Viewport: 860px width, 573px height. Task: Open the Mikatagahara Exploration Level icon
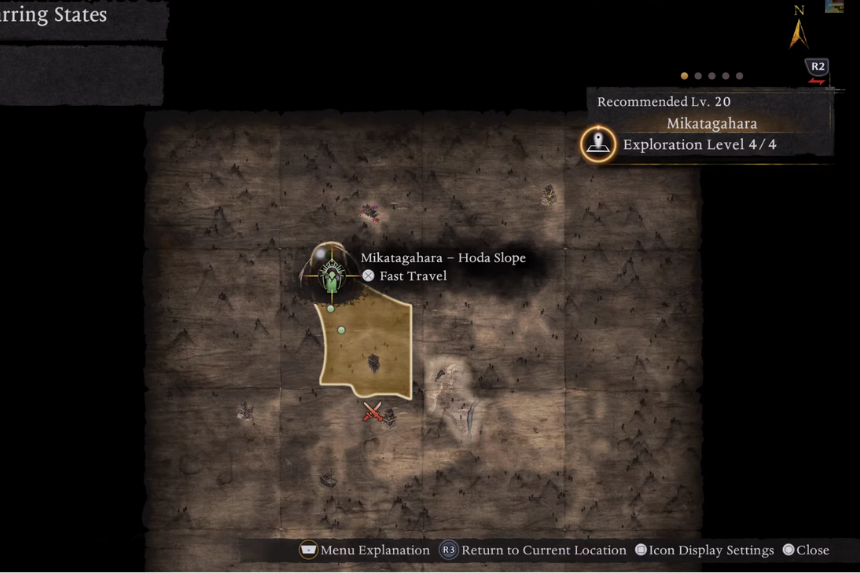click(x=598, y=144)
